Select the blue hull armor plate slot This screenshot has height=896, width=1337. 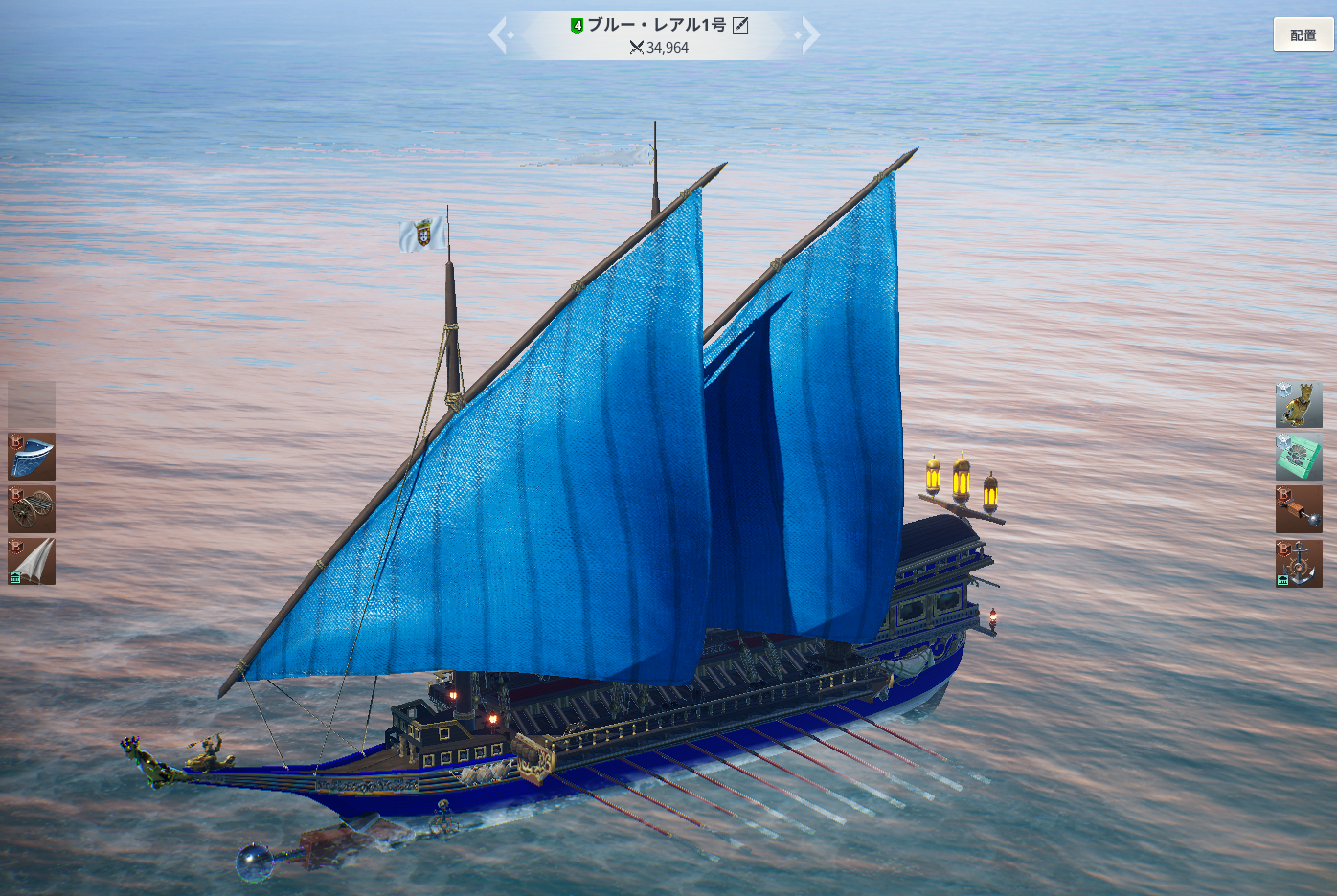point(32,457)
